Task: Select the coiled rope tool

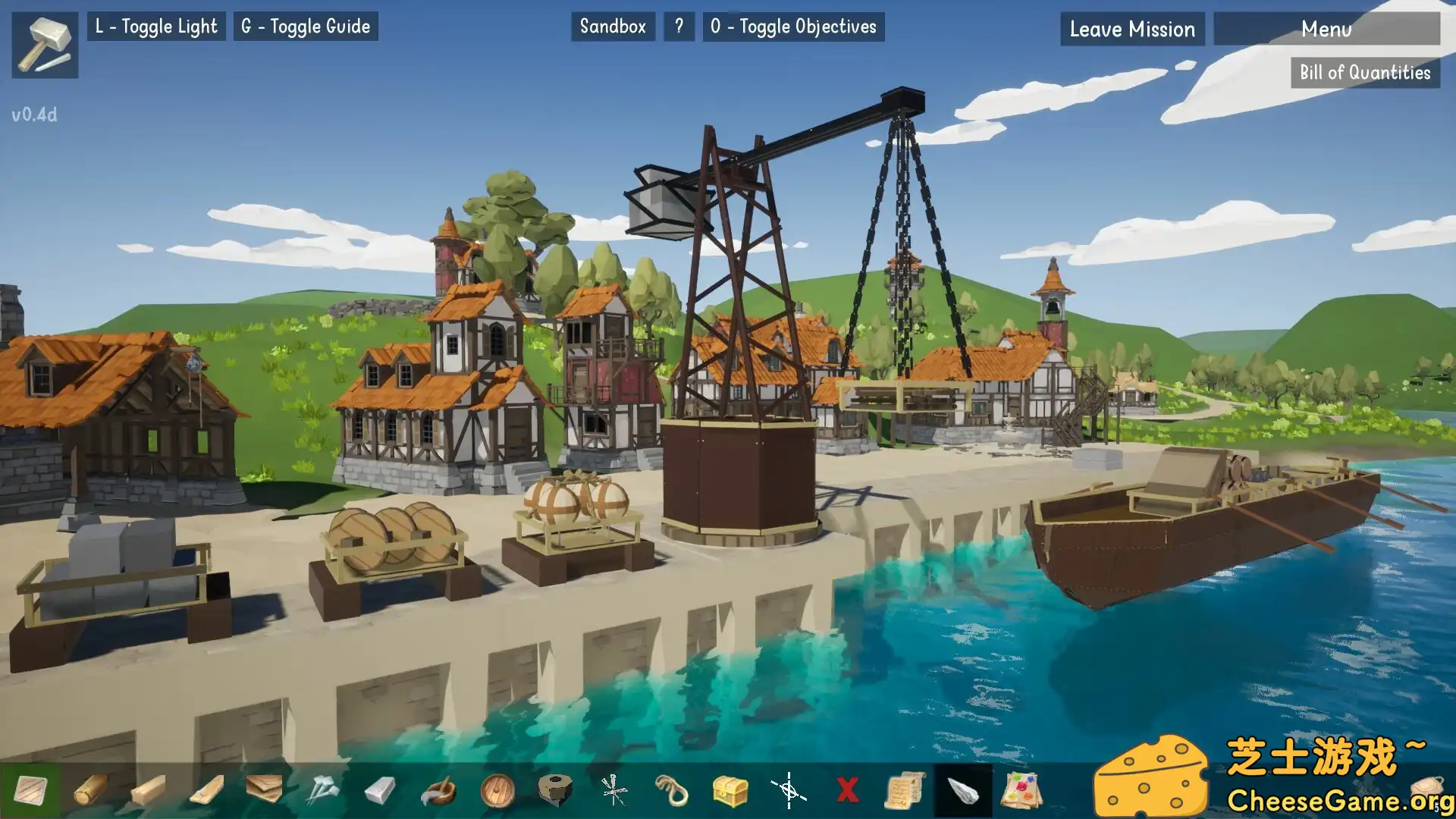Action: coord(671,790)
